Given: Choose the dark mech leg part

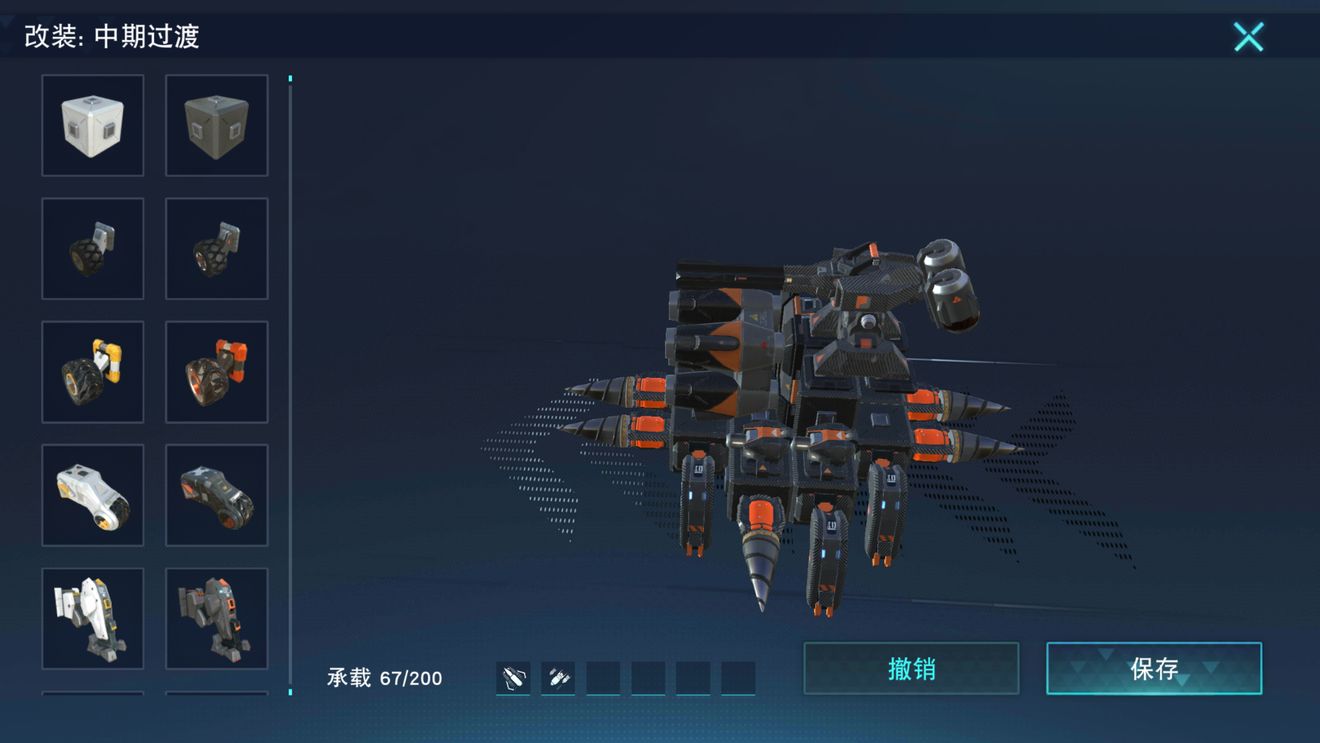Looking at the screenshot, I should click(216, 618).
